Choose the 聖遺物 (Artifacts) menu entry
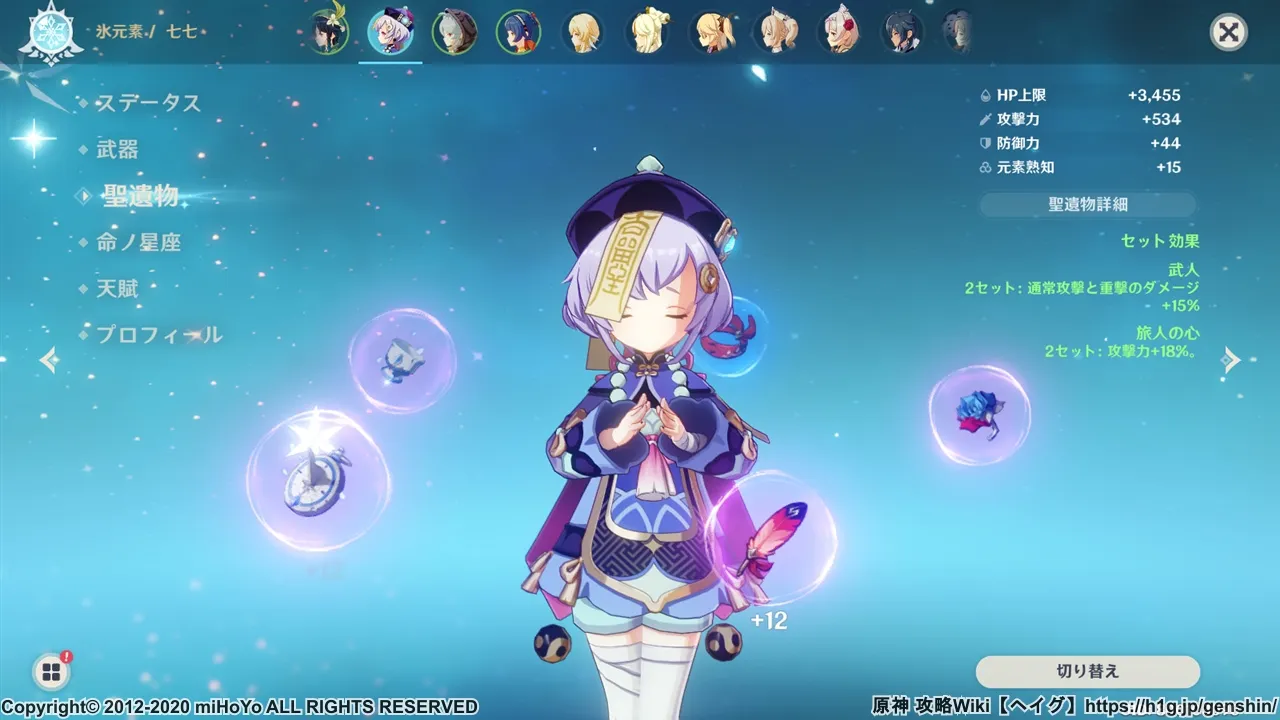The height and width of the screenshot is (720, 1280). click(140, 196)
